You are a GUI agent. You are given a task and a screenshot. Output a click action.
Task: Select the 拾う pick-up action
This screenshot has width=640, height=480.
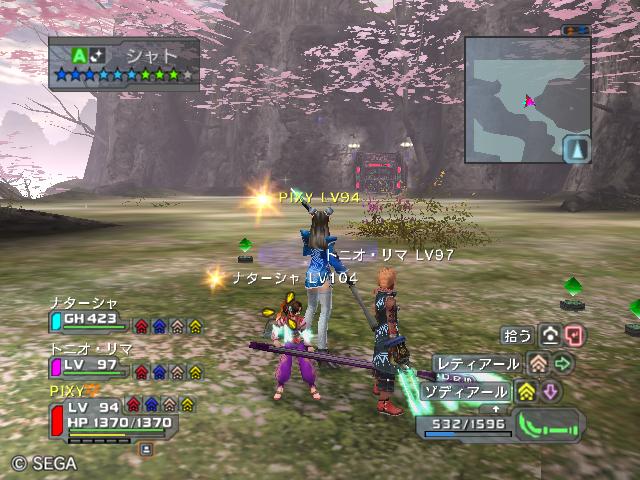tap(520, 335)
